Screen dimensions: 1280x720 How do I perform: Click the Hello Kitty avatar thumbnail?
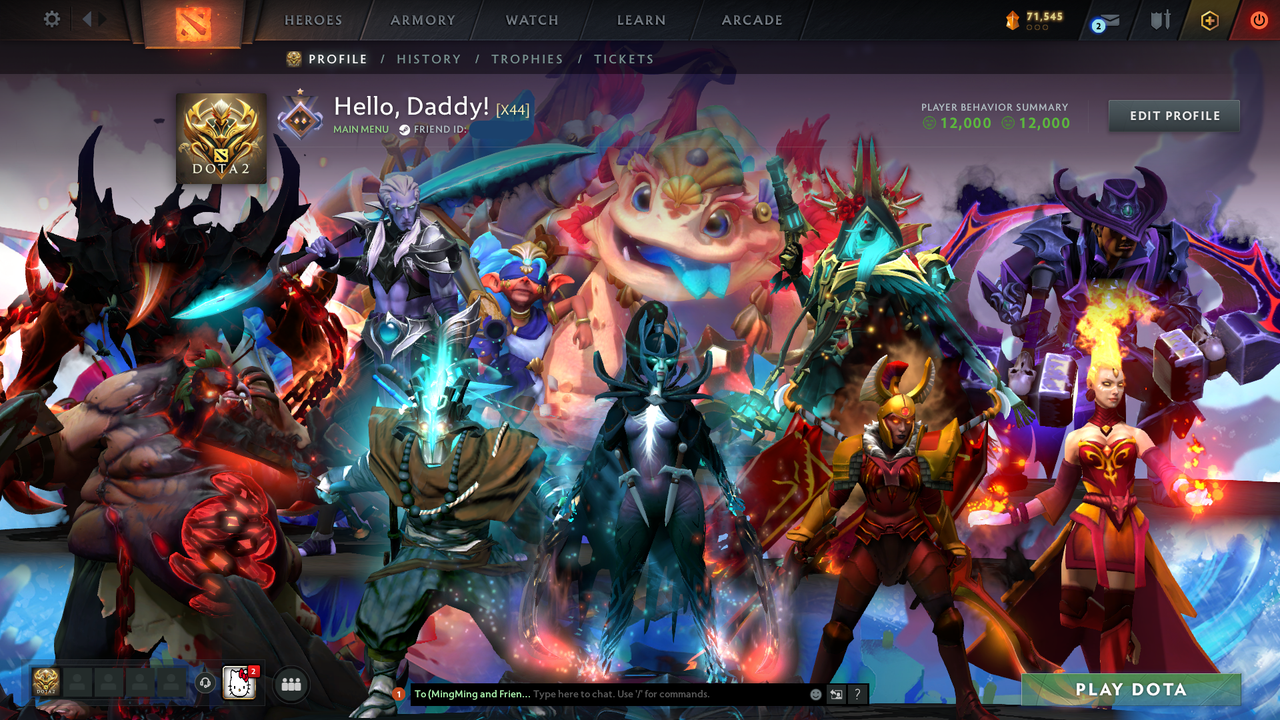(x=240, y=684)
